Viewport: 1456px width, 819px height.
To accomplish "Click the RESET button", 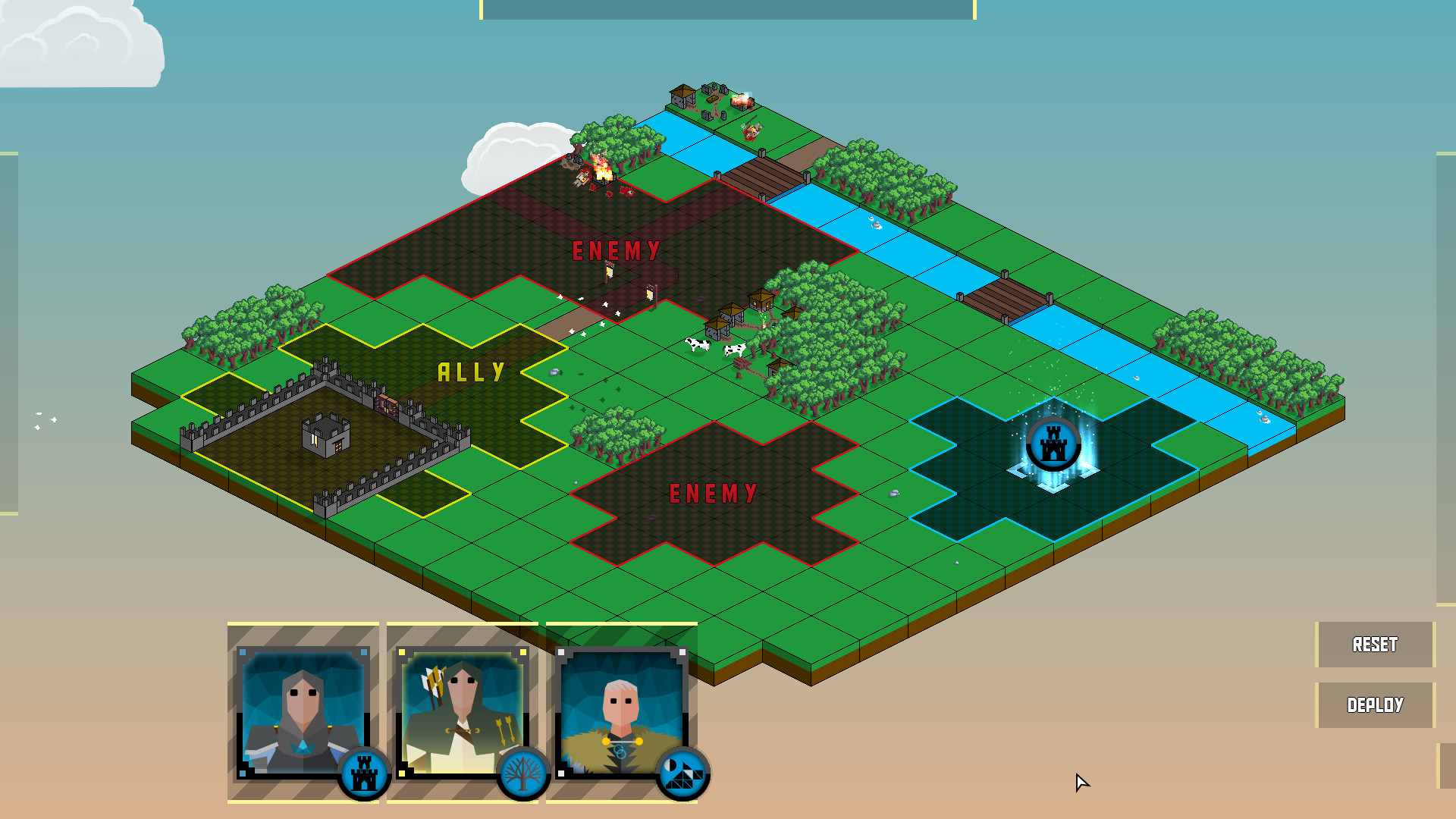I will 1374,645.
